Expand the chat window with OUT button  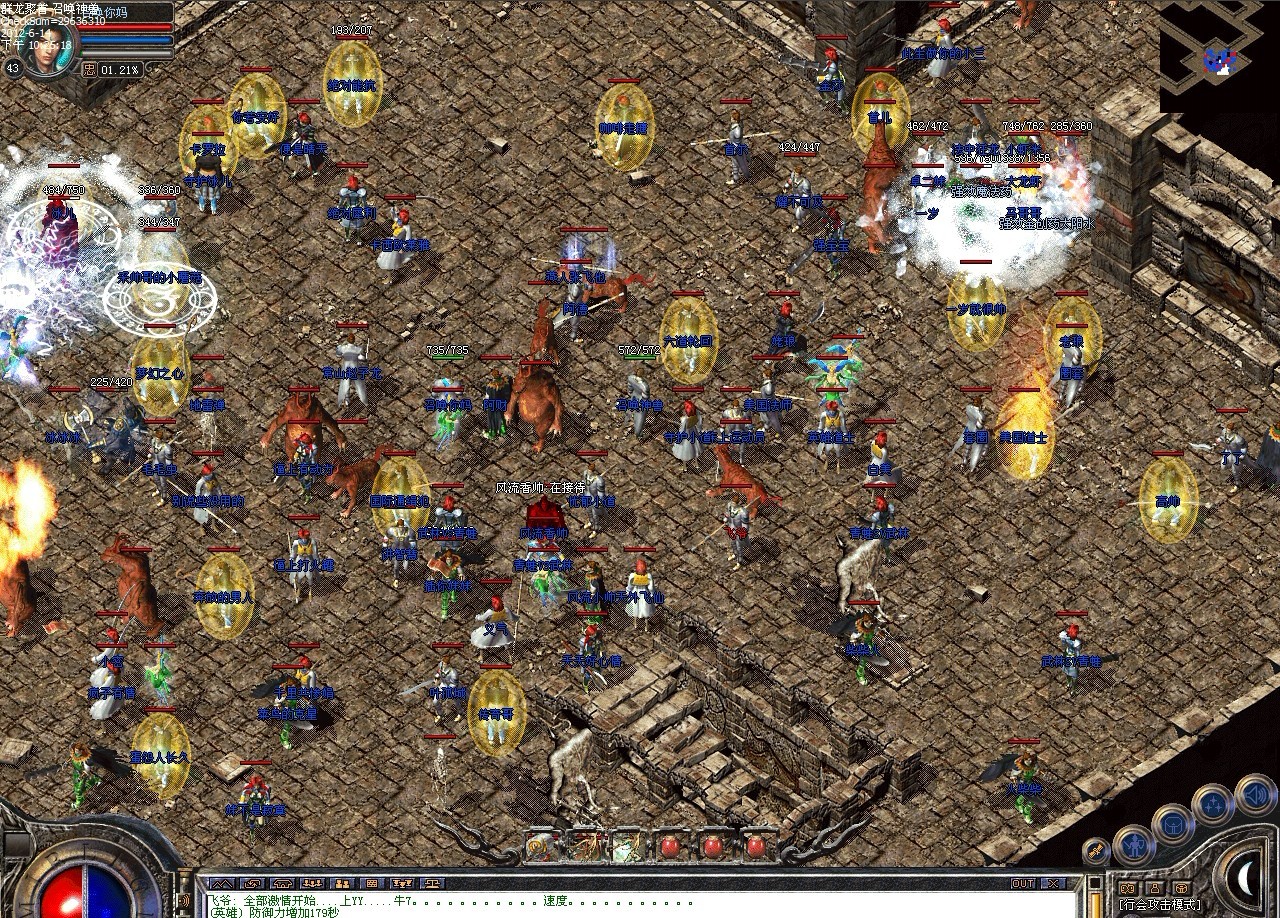[1025, 882]
